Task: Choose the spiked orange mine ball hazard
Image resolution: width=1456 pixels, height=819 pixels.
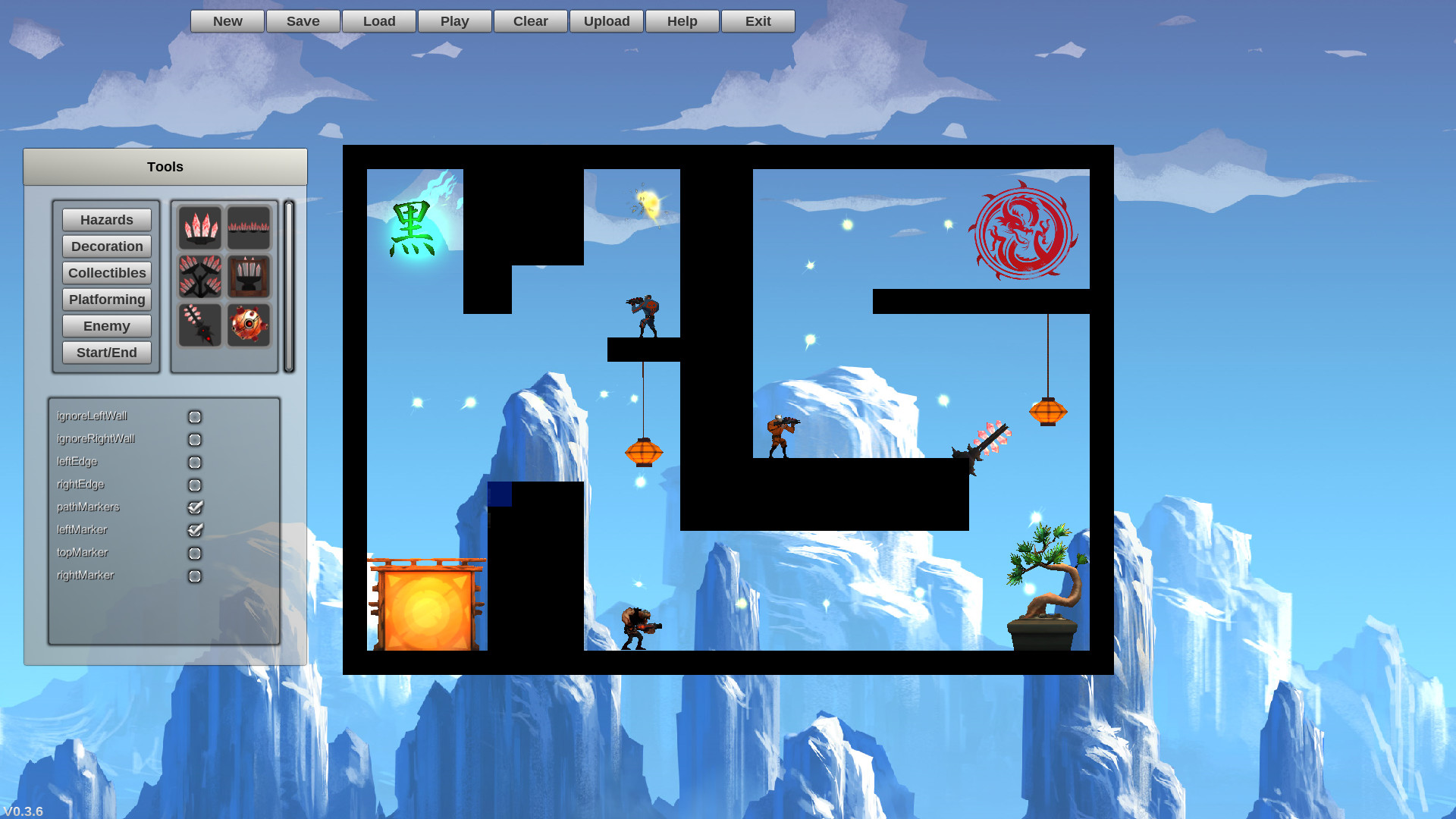Action: pos(249,325)
